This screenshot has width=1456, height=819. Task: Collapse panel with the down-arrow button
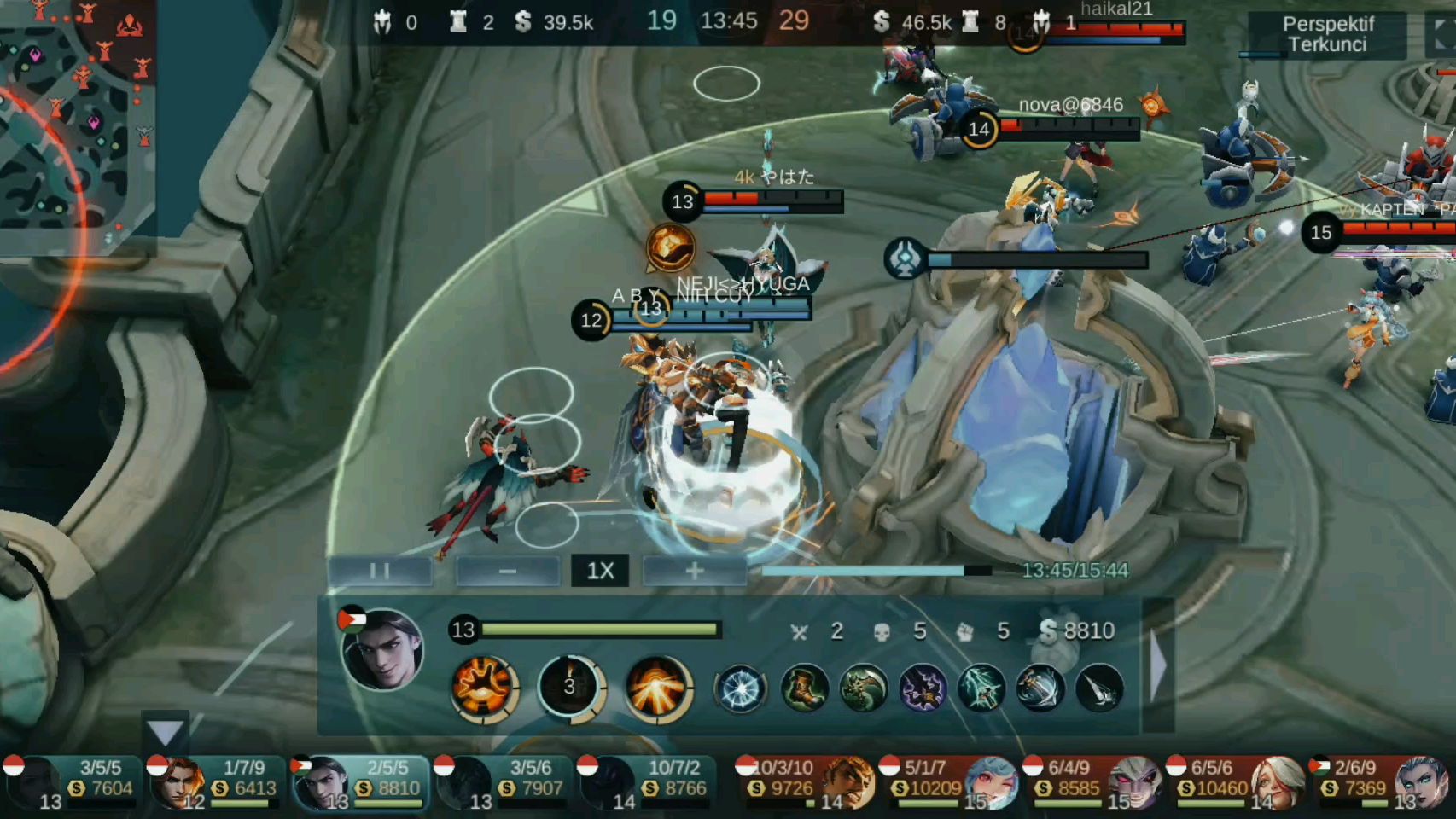pyautogui.click(x=165, y=731)
